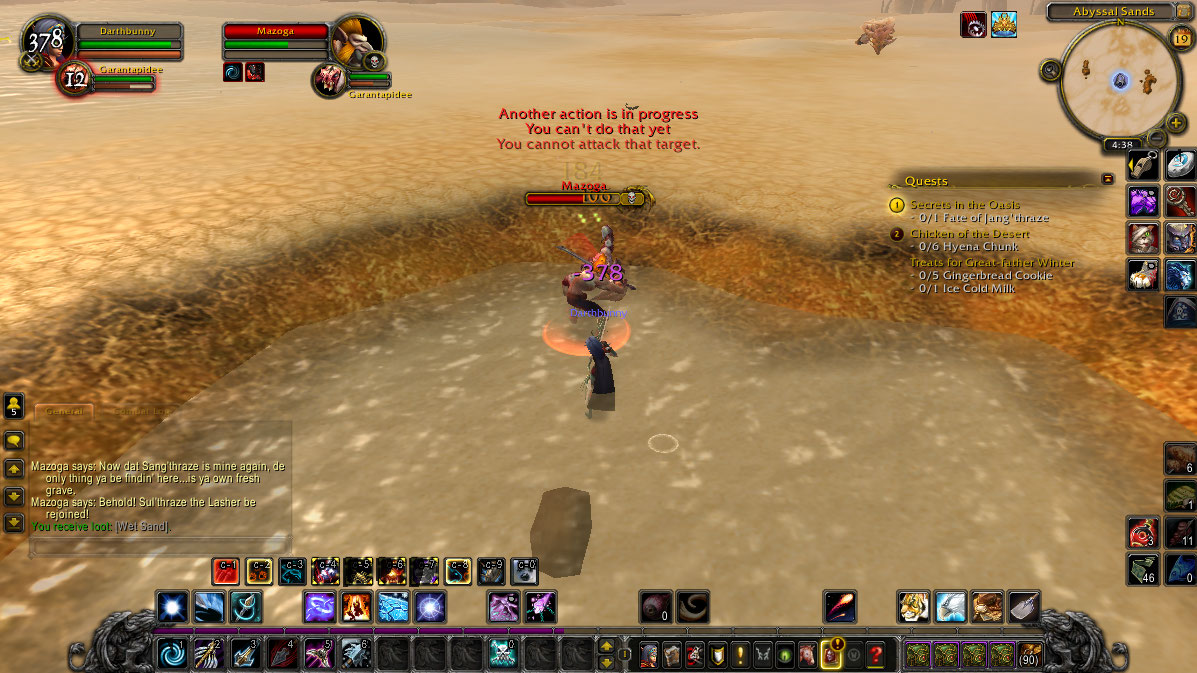Image resolution: width=1197 pixels, height=673 pixels.
Task: Toggle the minimap tracking magnifier button
Action: pos(1050,70)
